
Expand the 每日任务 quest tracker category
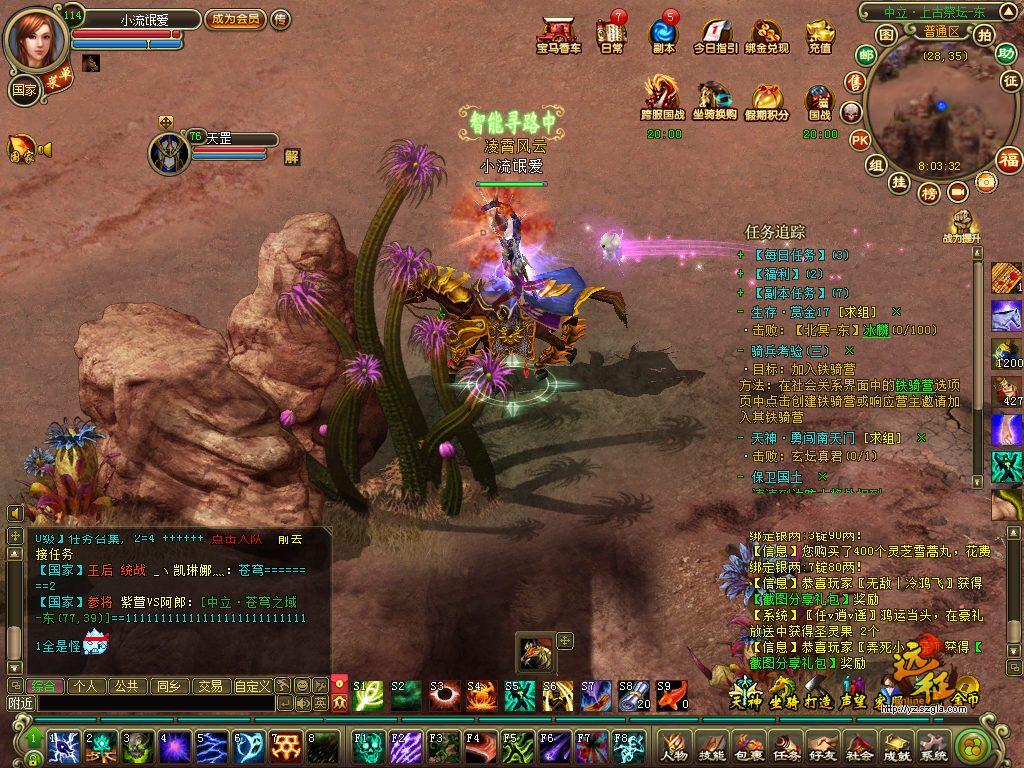(x=740, y=255)
